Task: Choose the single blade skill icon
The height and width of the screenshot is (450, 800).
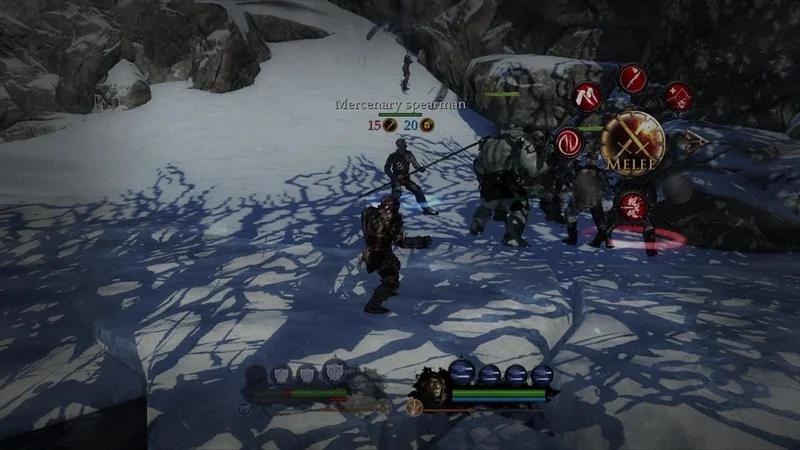Action: pos(633,78)
